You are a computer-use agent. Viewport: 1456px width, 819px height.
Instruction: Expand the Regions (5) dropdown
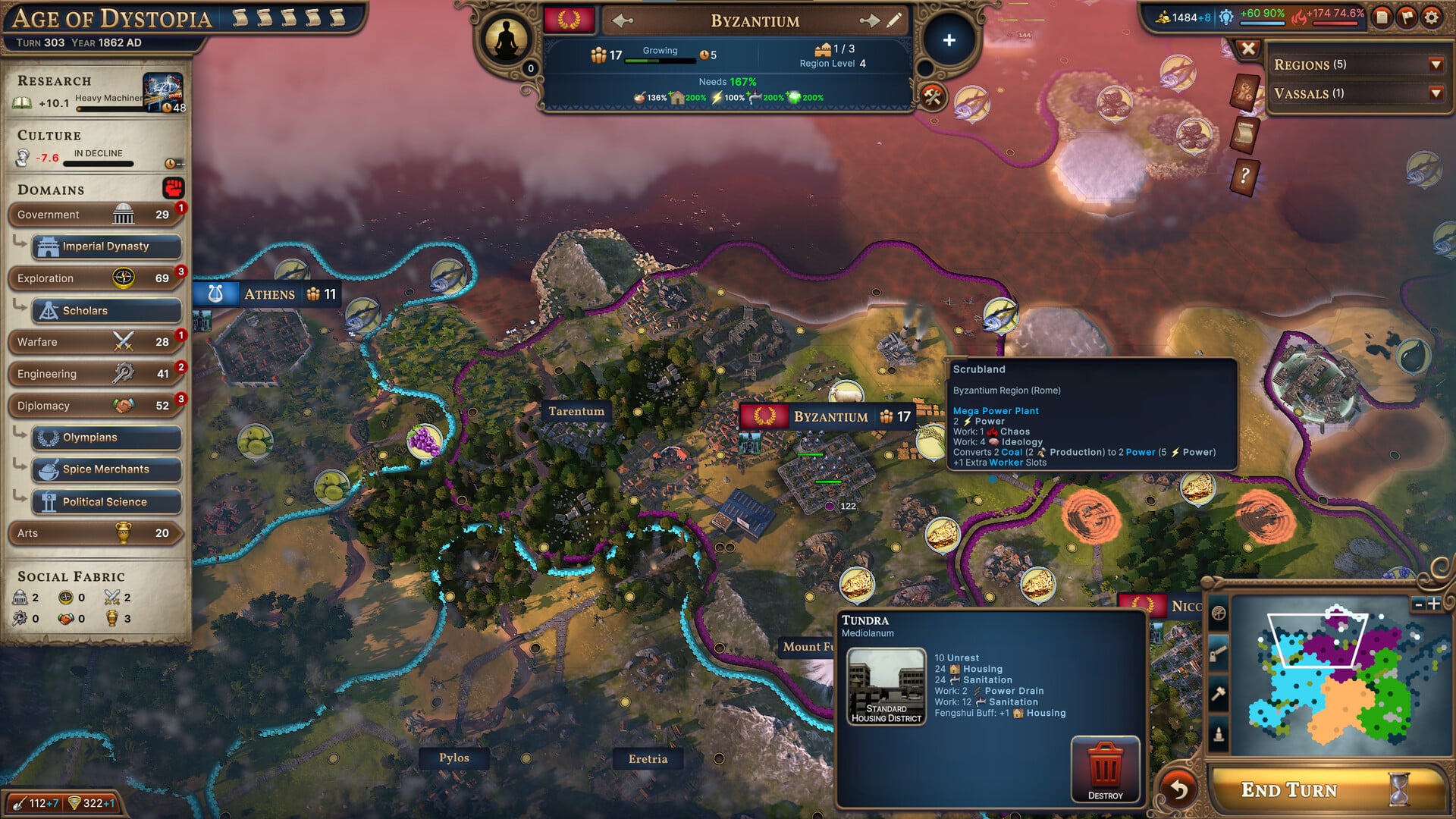(x=1436, y=64)
